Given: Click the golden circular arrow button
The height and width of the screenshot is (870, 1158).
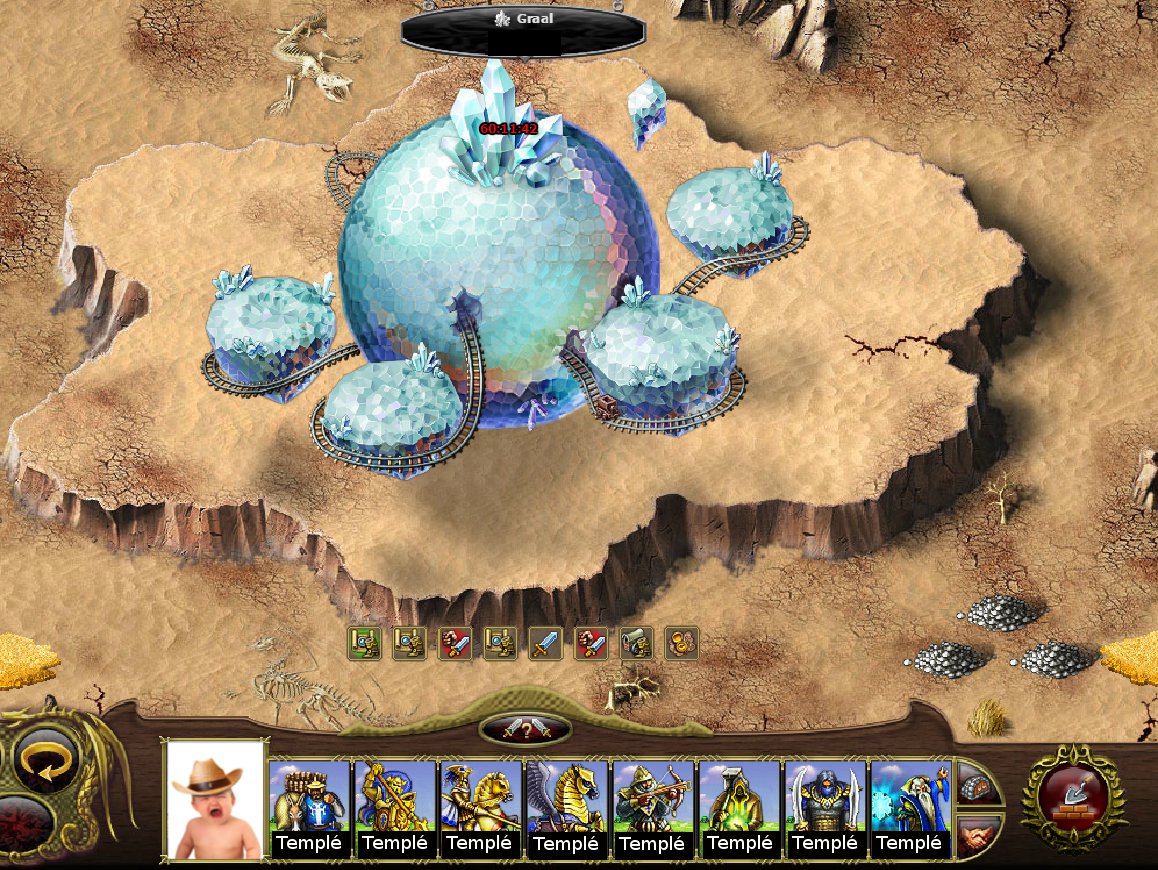Looking at the screenshot, I should (x=40, y=763).
